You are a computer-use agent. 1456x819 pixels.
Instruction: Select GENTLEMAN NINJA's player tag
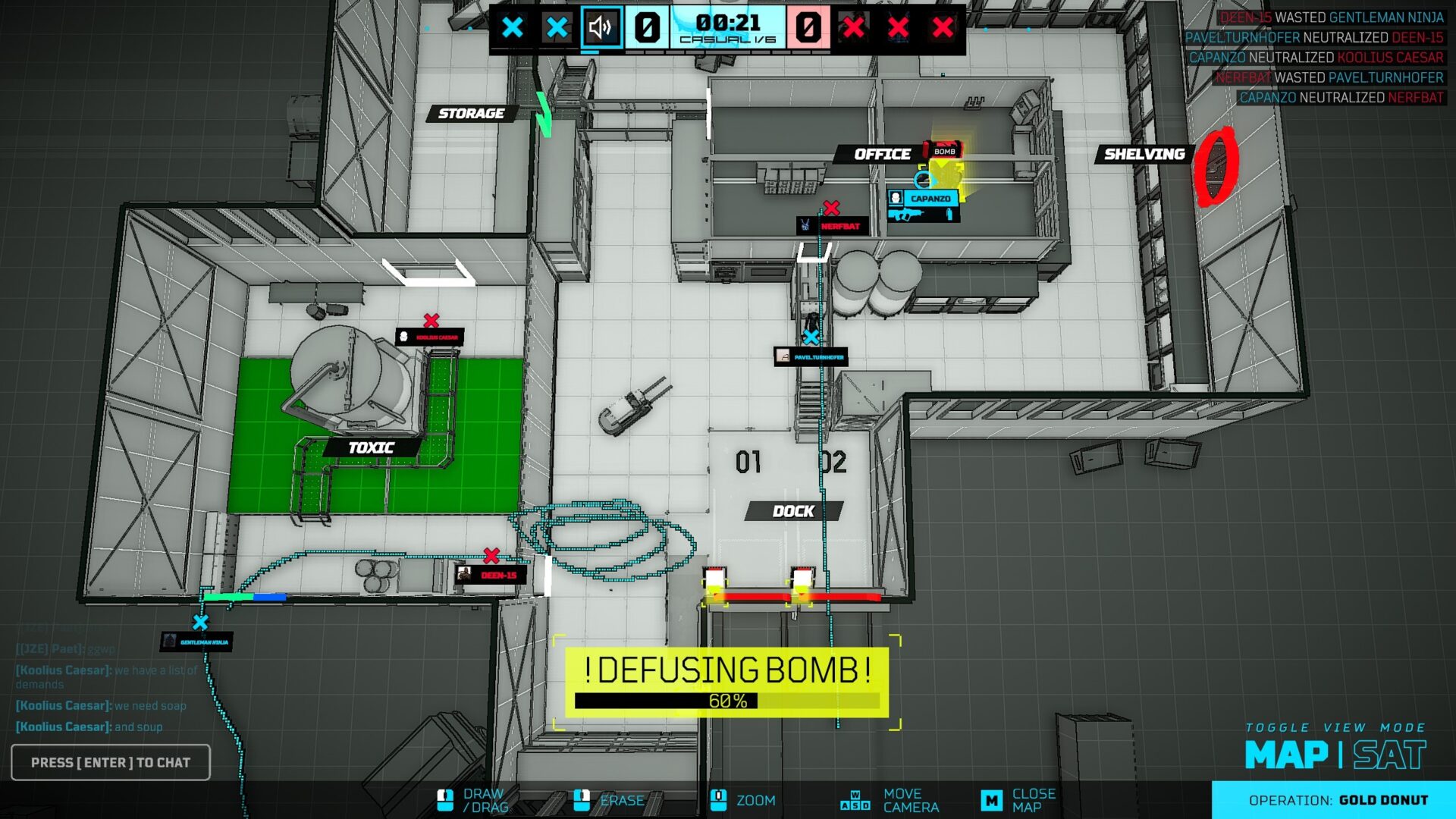click(x=196, y=642)
